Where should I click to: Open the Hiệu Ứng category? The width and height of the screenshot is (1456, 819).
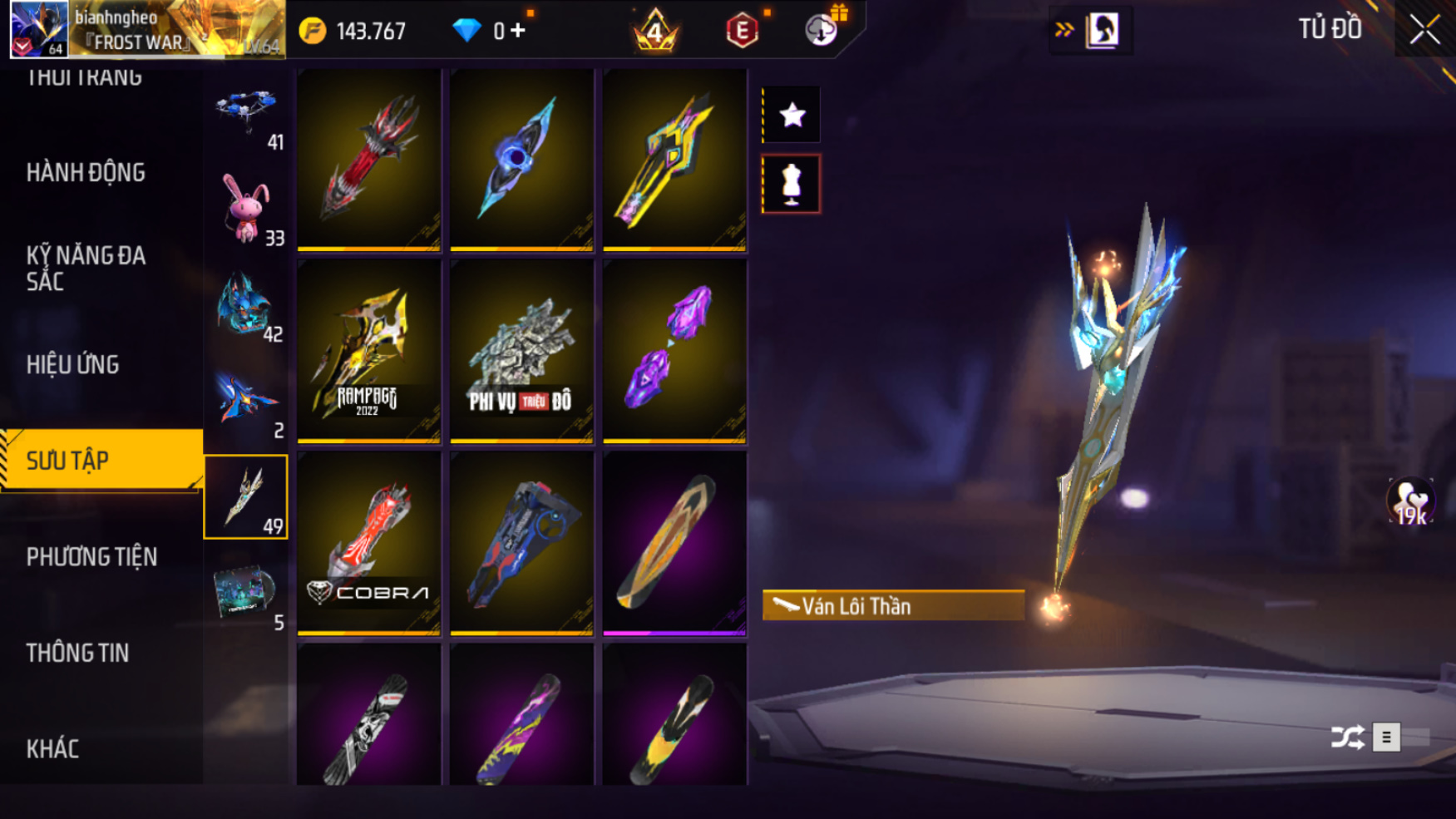(73, 364)
